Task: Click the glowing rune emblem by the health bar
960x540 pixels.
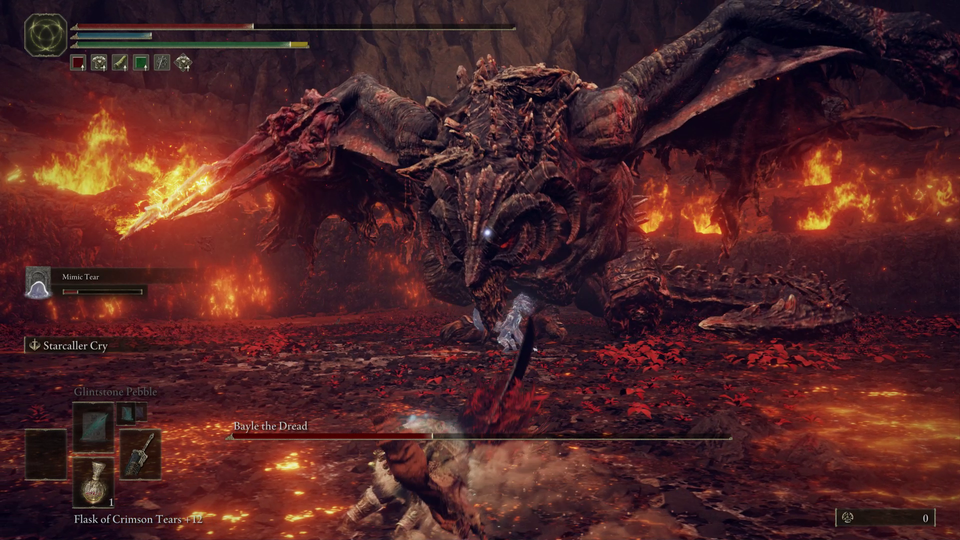Action: (46, 34)
